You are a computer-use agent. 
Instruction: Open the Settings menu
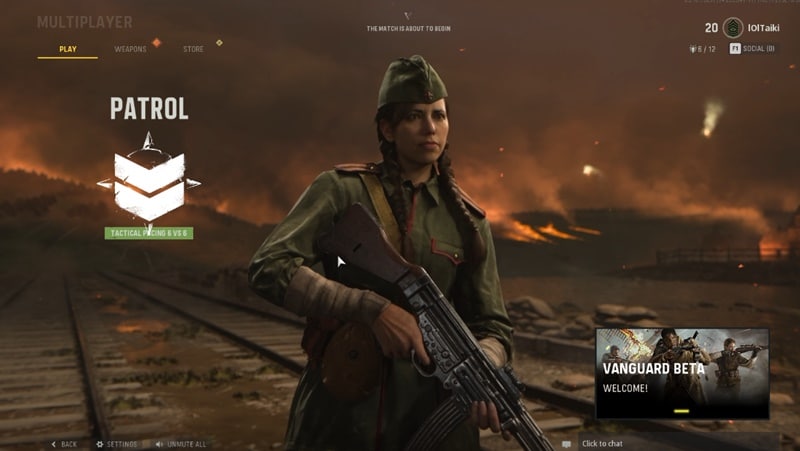(117, 443)
